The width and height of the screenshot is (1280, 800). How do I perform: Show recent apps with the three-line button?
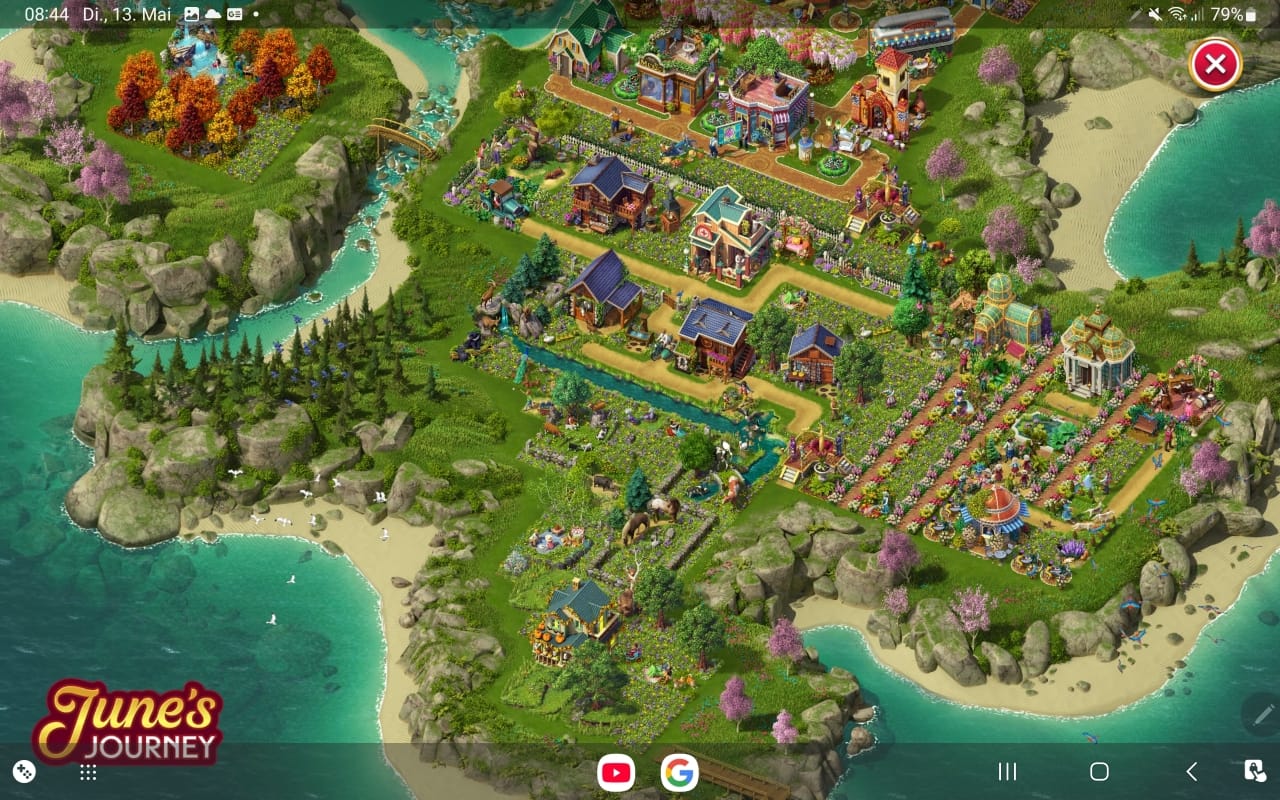pos(1007,772)
